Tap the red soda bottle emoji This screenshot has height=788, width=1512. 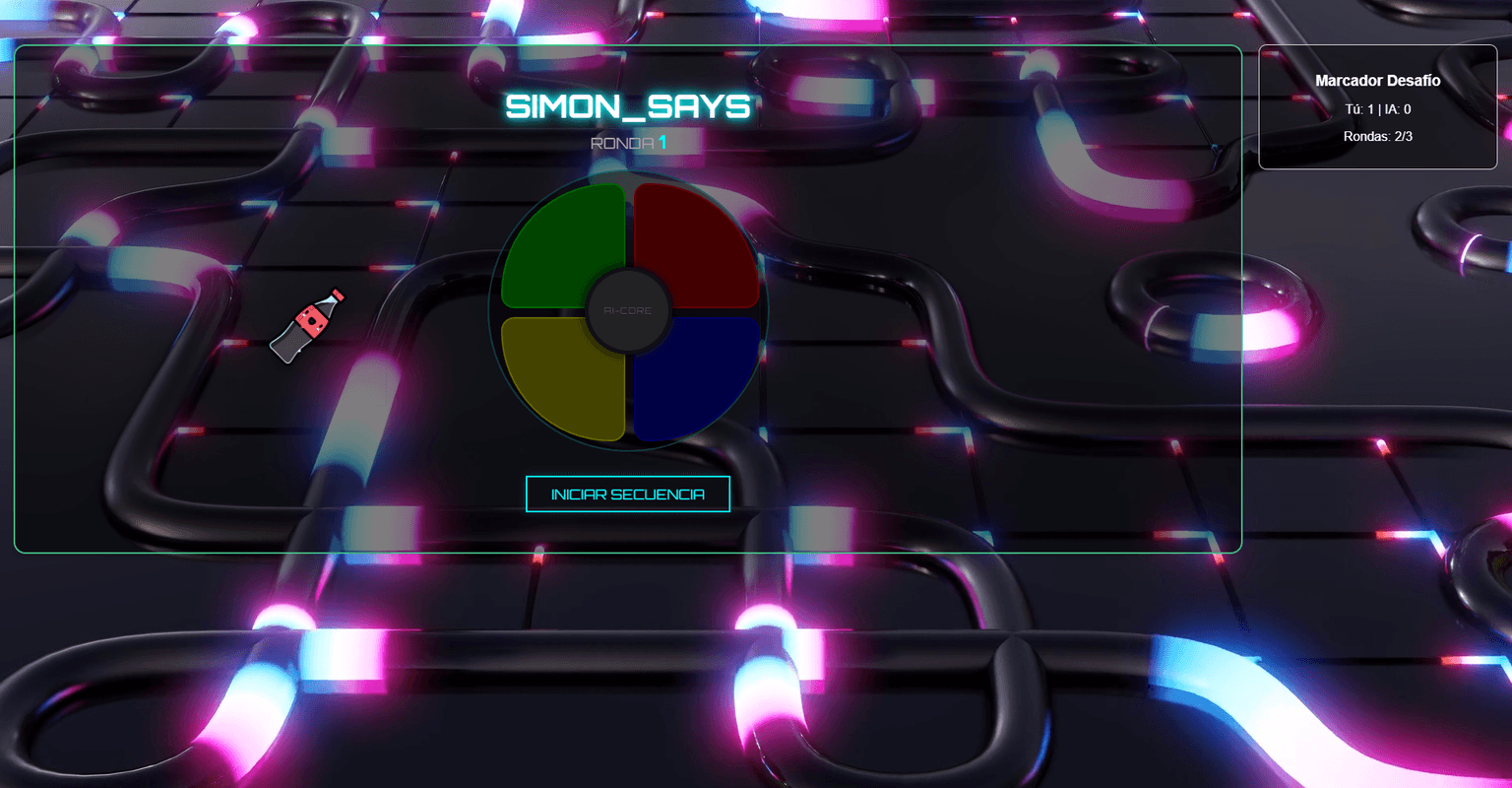310,325
